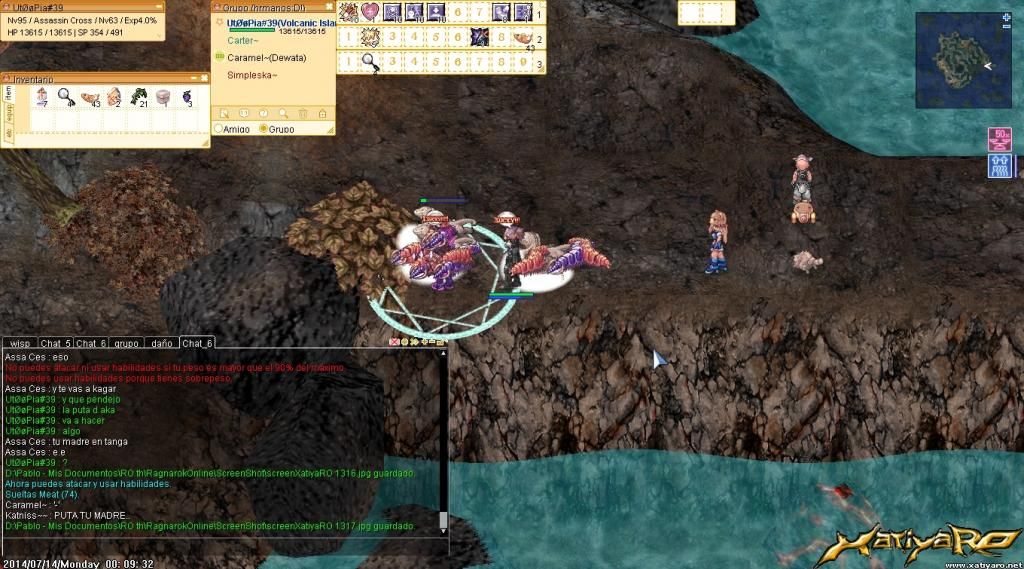Switch to the Chat_5 tab
The width and height of the screenshot is (1024, 569).
click(x=55, y=343)
